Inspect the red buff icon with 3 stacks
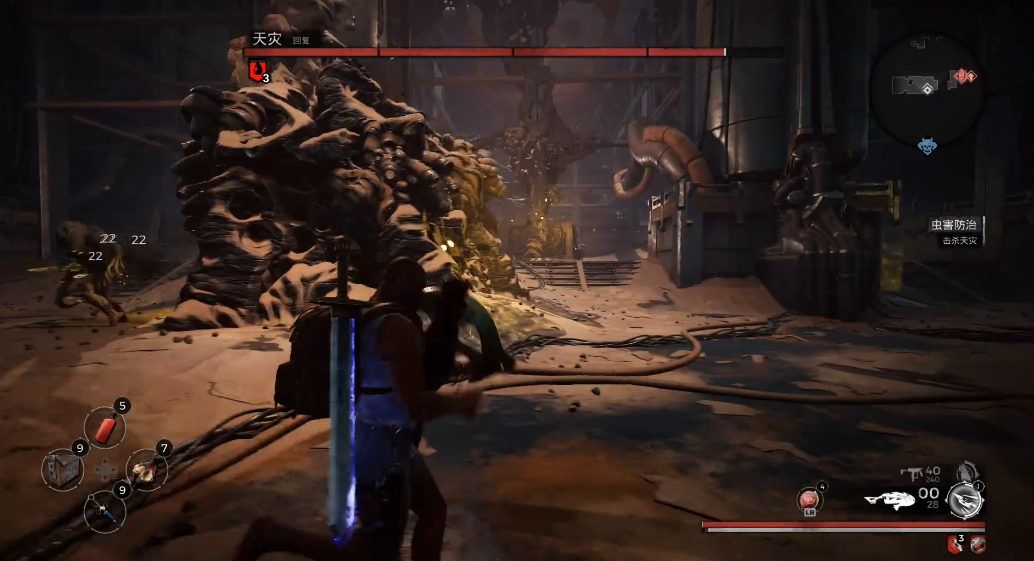Viewport: 1034px width, 561px height. [x=955, y=545]
